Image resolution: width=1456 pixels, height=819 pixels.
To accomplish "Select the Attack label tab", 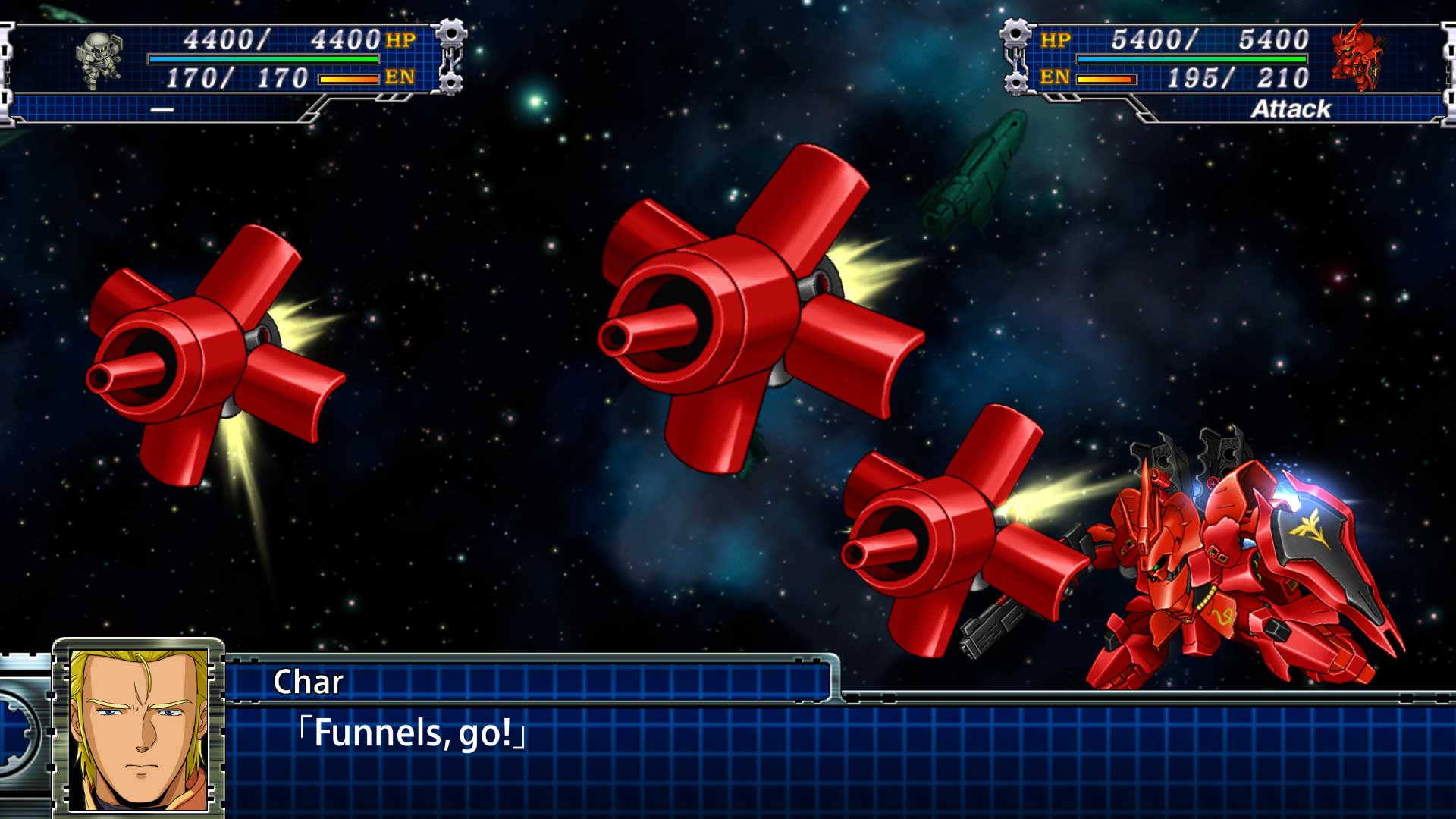I will coord(1291,108).
